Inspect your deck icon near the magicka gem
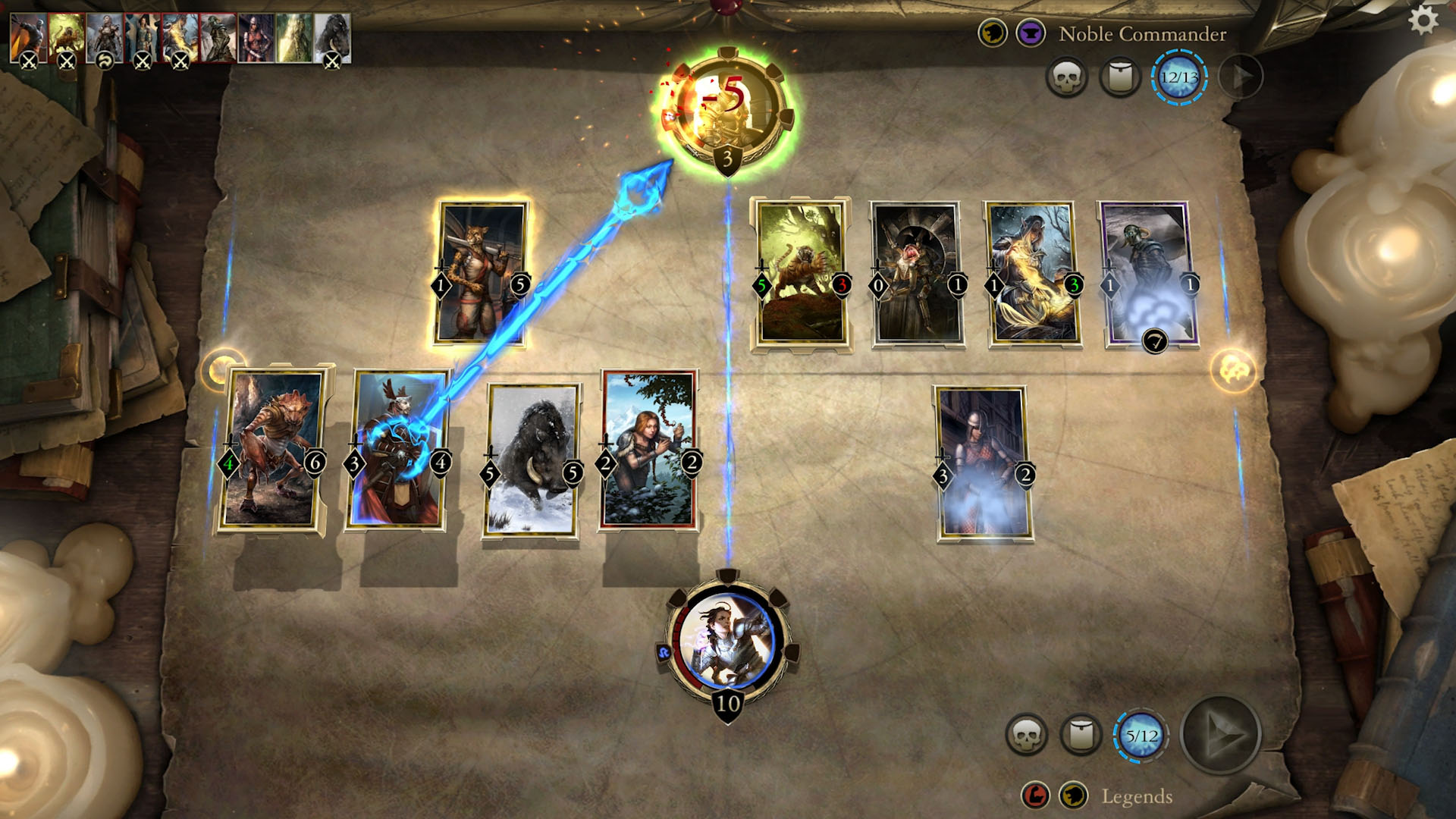Screen dimensions: 1456x819 coord(1080,734)
